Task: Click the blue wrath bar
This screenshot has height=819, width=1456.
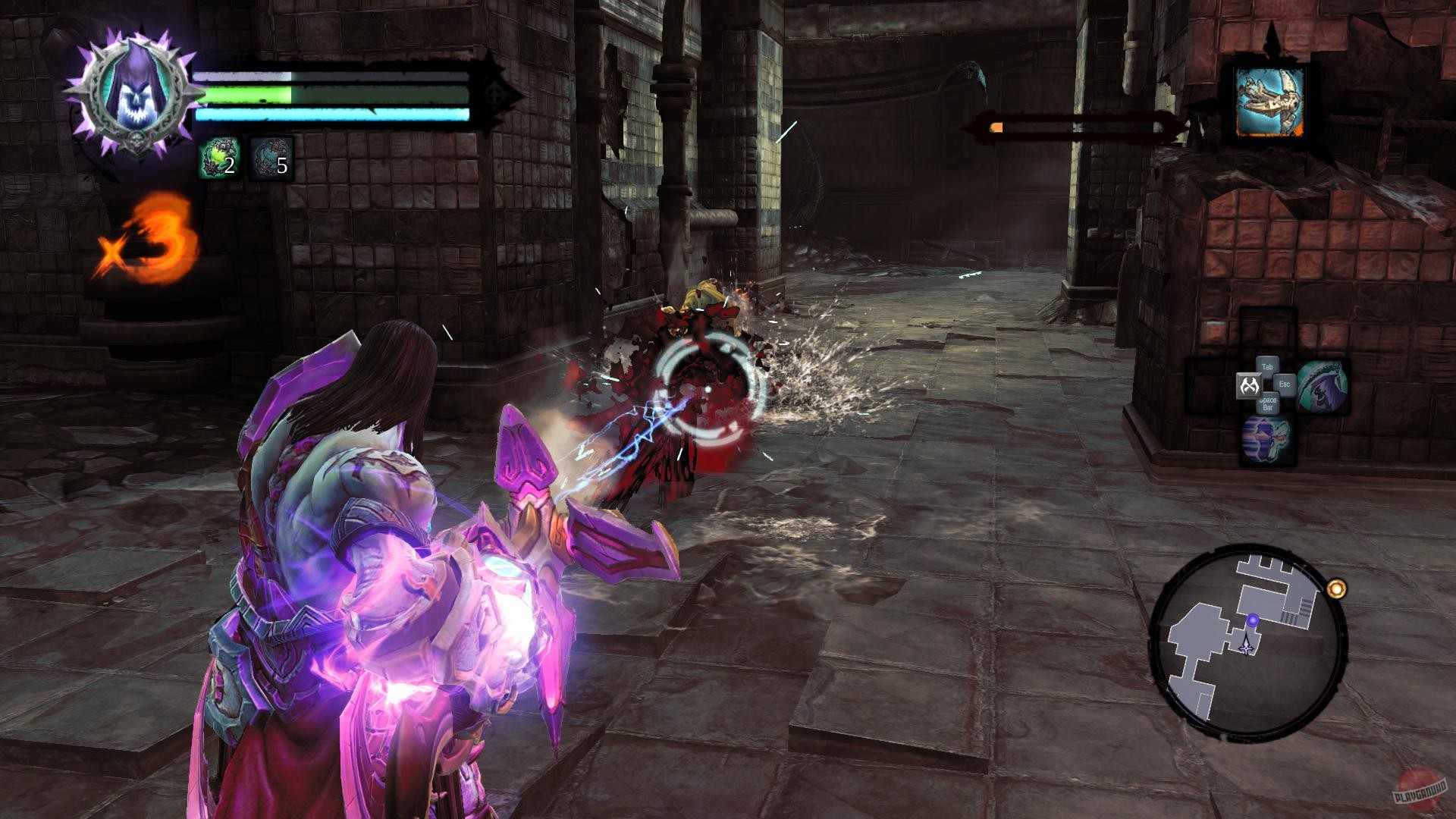Action: (326, 117)
